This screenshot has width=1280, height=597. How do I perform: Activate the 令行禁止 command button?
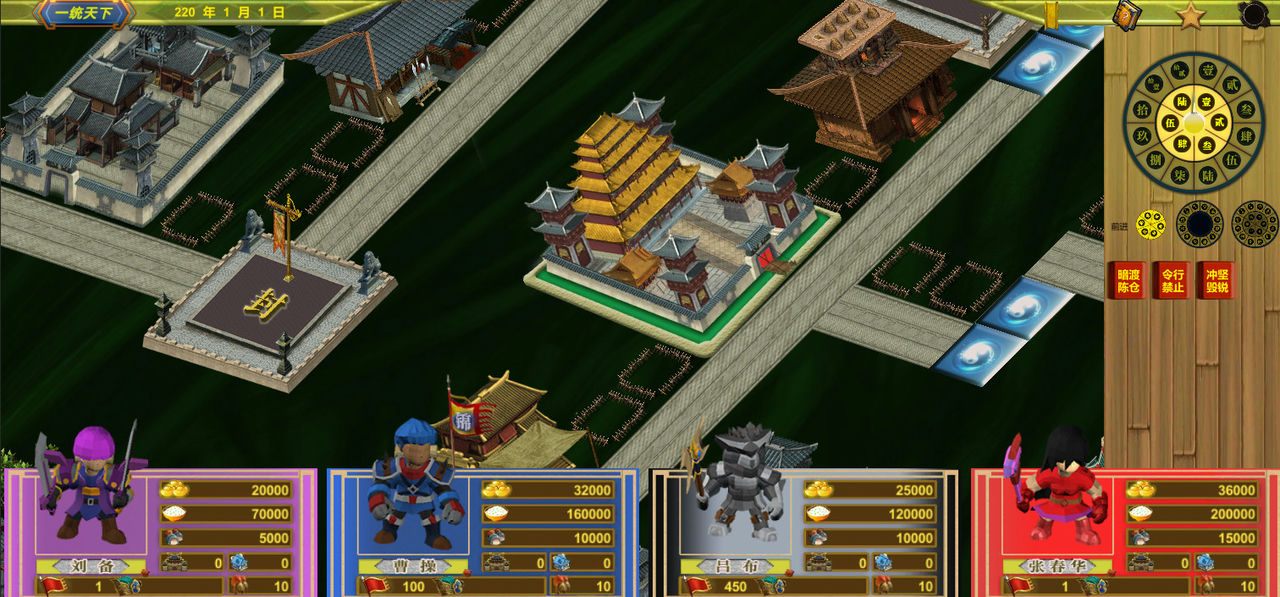[x=1172, y=280]
